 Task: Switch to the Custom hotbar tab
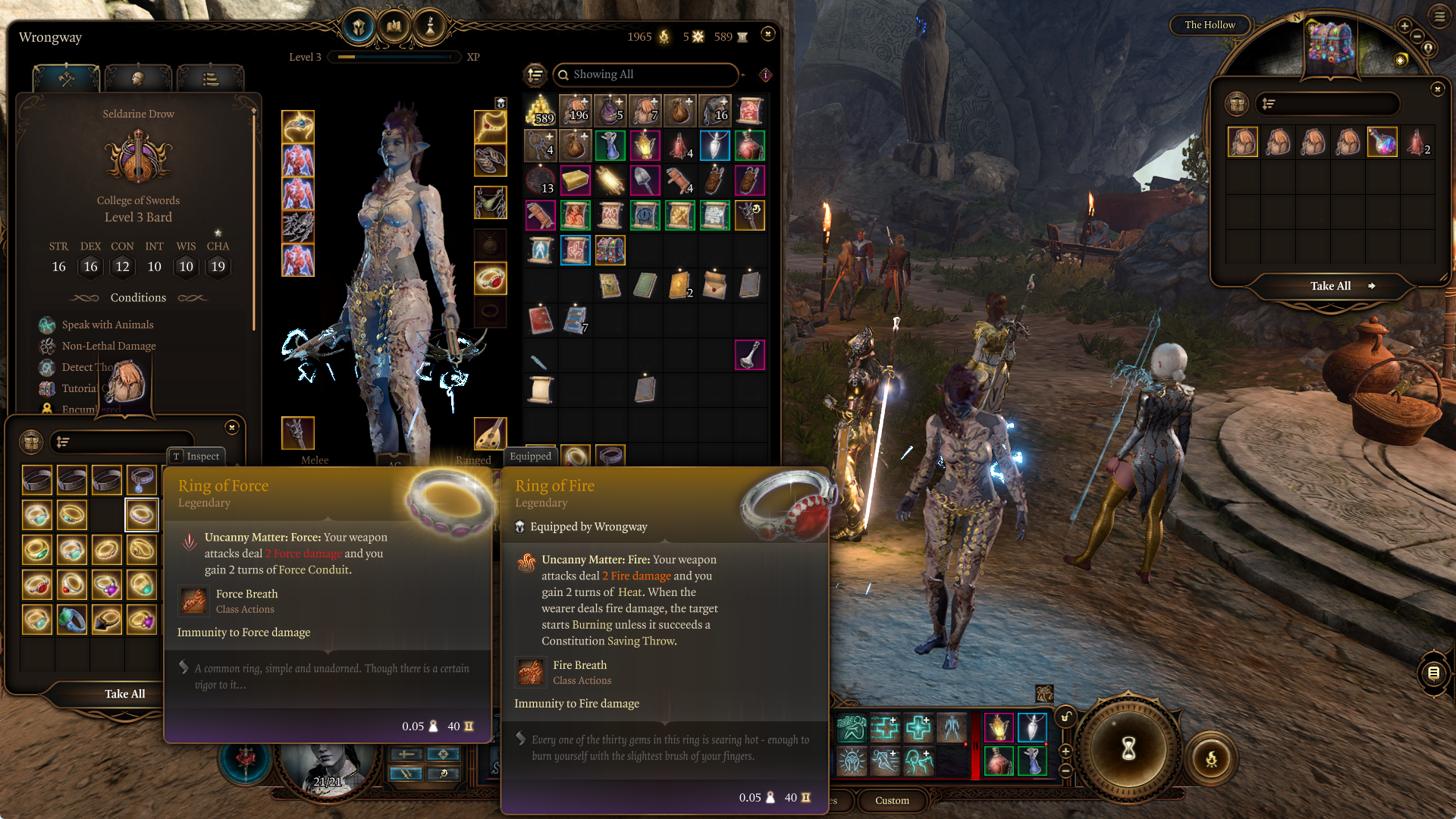coord(892,800)
